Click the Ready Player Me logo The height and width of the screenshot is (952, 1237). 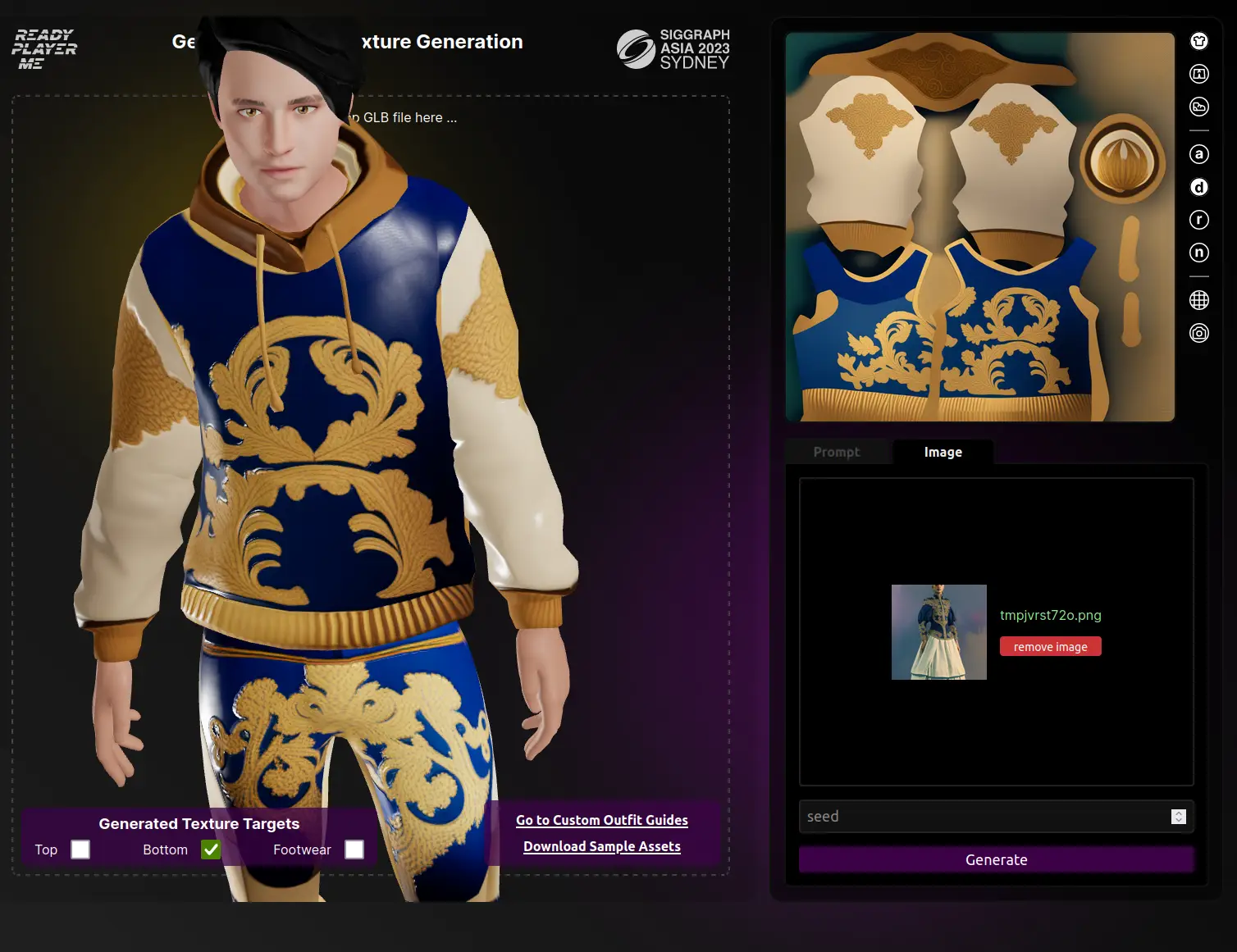click(44, 49)
